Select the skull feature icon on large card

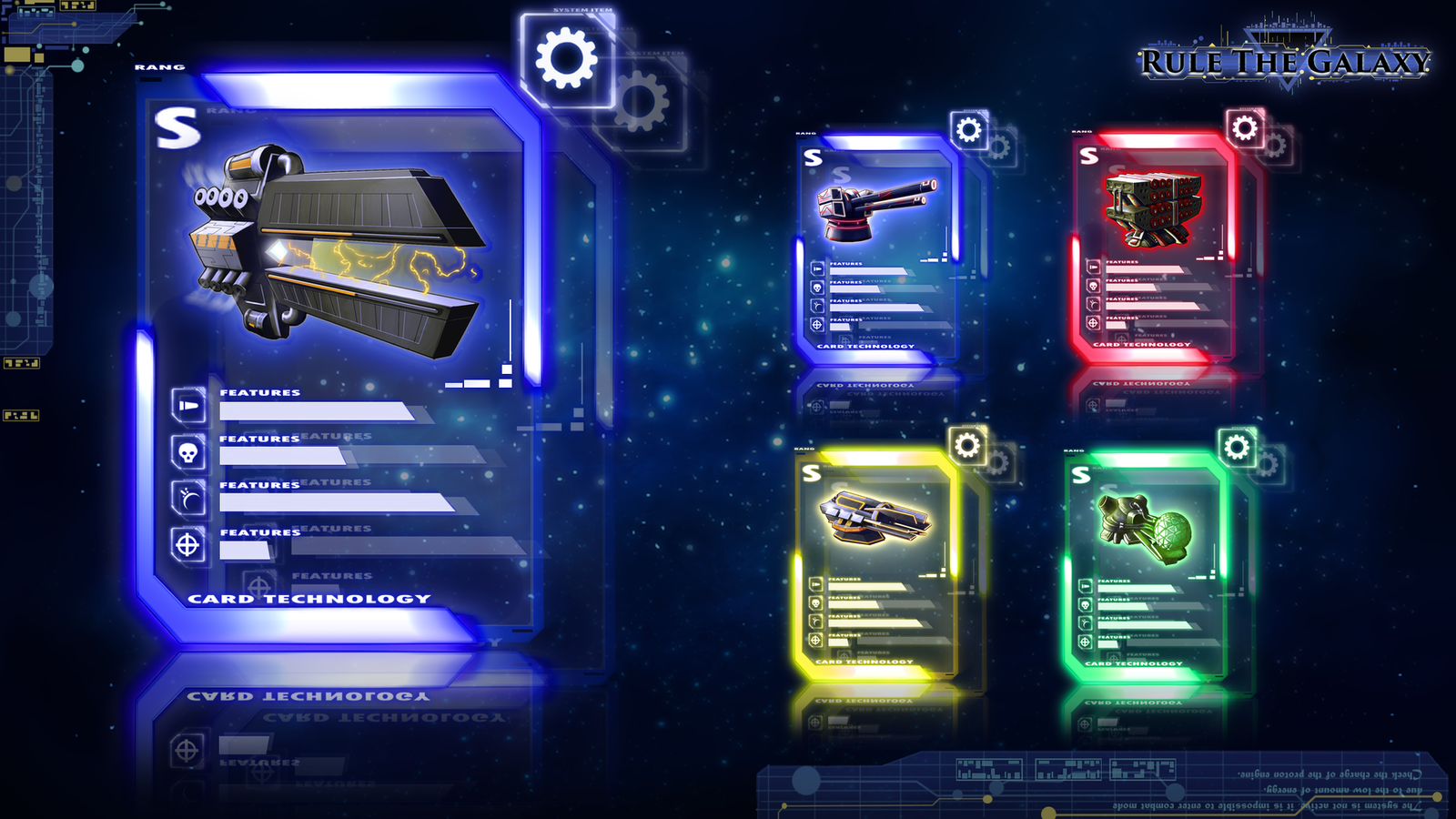click(188, 451)
